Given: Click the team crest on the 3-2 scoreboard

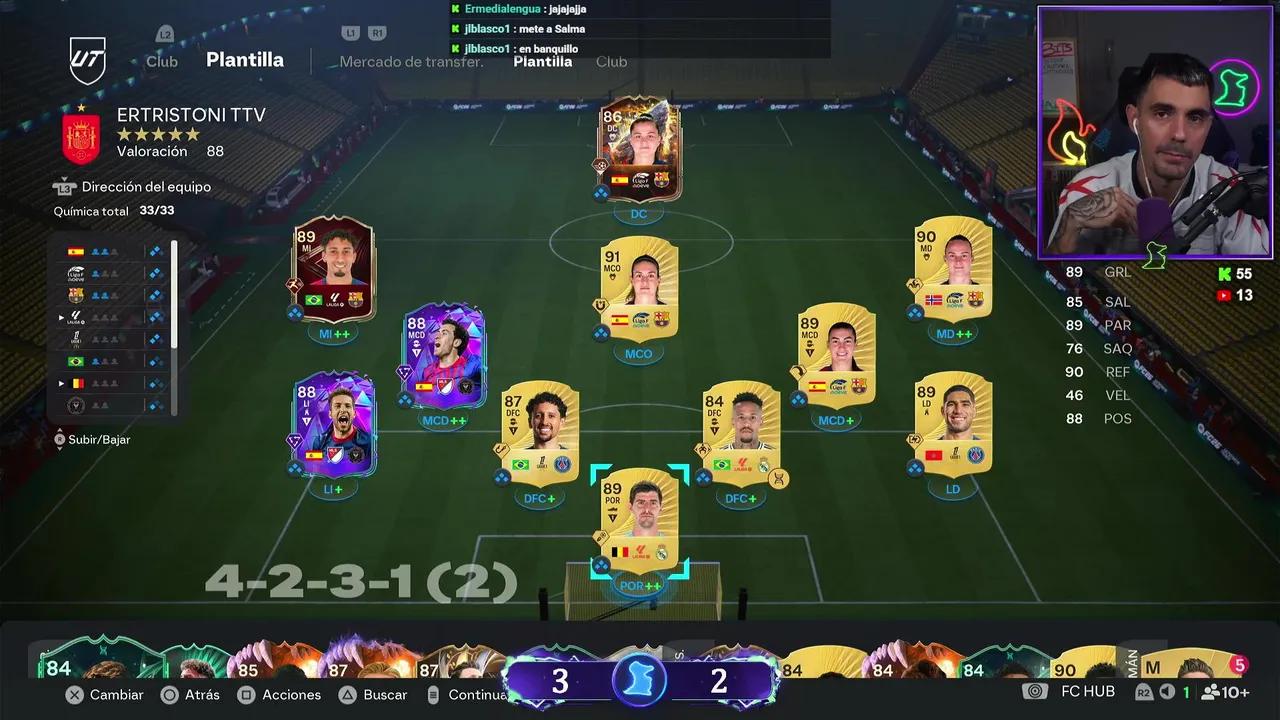Looking at the screenshot, I should pos(639,680).
